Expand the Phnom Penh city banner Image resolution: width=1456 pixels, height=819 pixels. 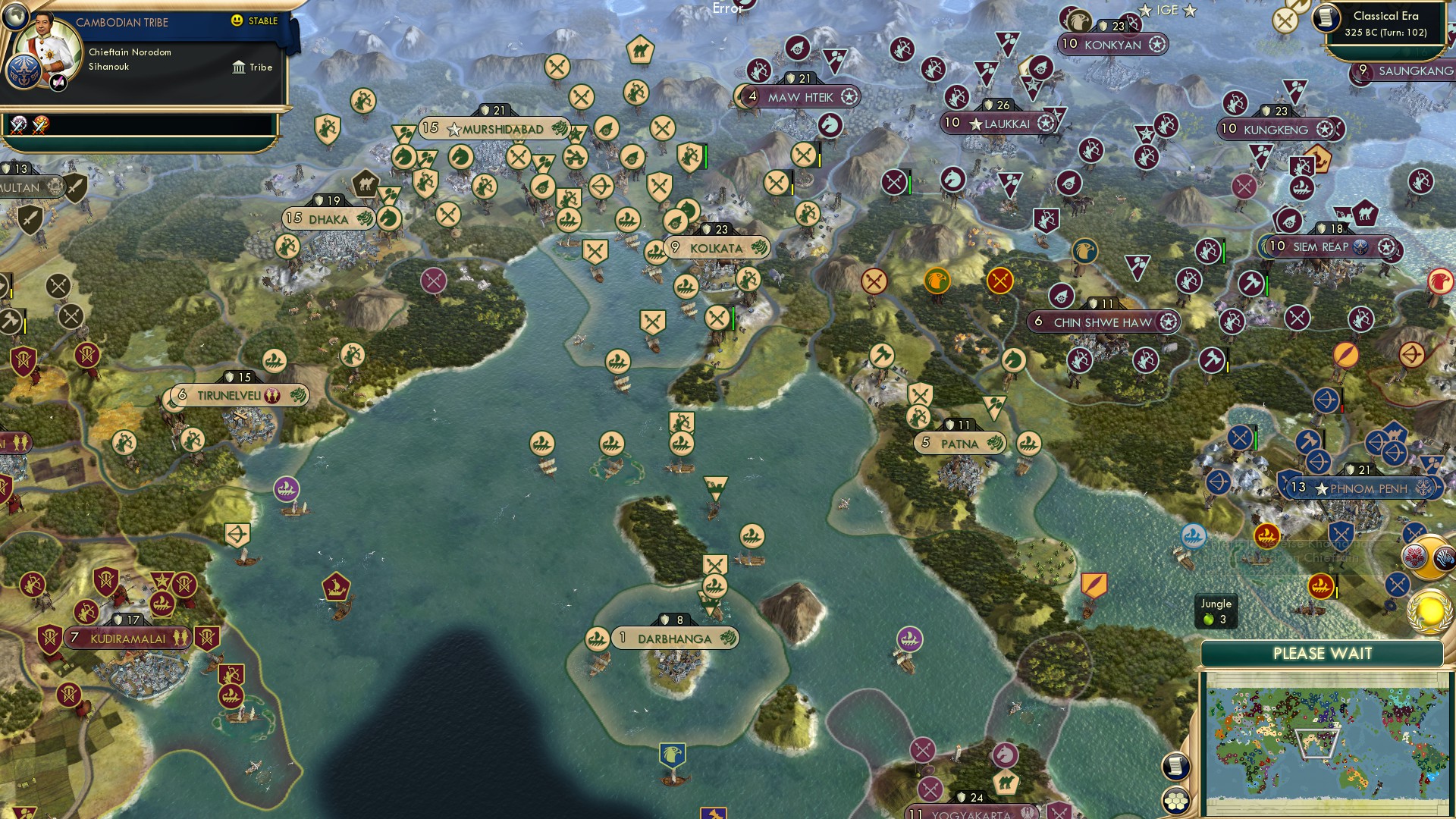tap(1363, 489)
